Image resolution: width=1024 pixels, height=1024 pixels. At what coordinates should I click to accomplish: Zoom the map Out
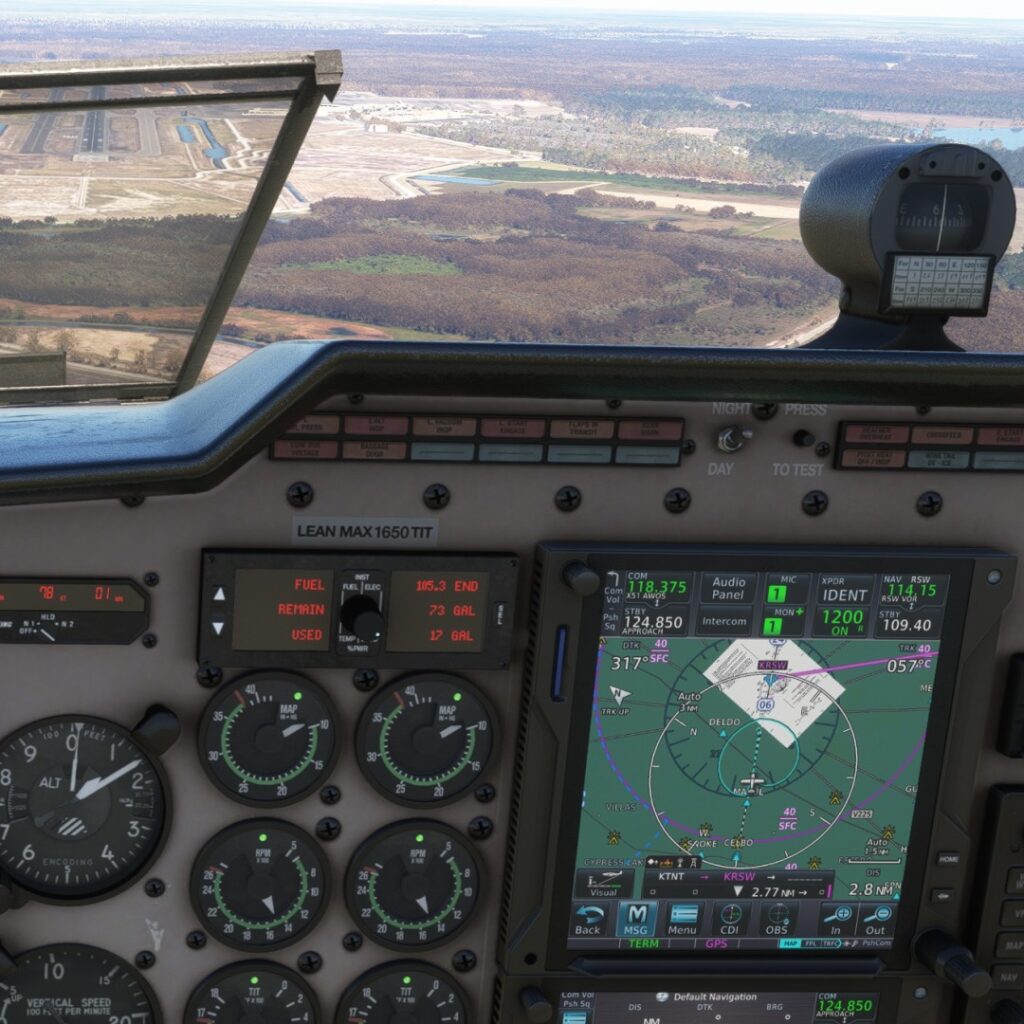pos(876,918)
